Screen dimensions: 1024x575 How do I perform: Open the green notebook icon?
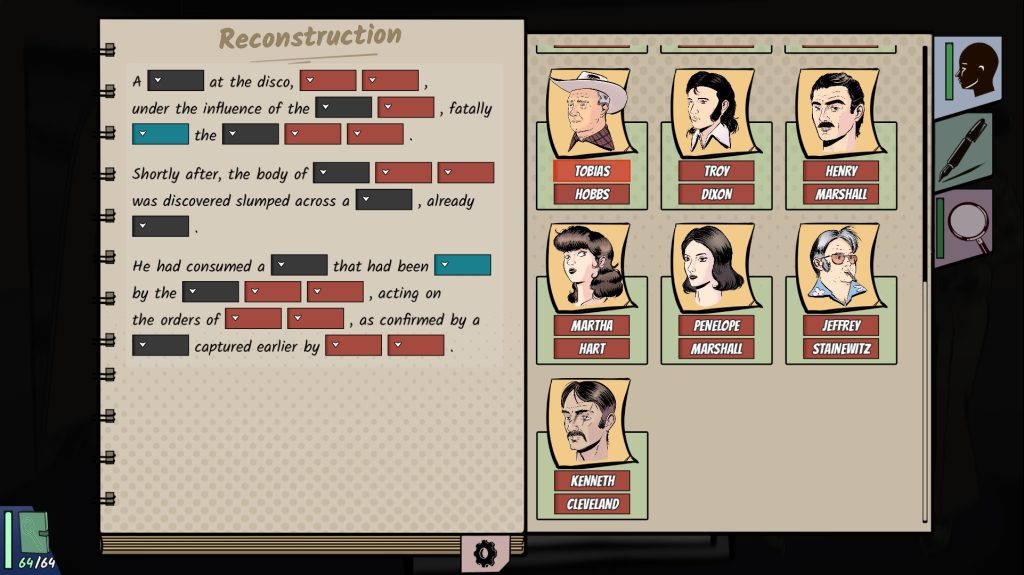click(29, 535)
